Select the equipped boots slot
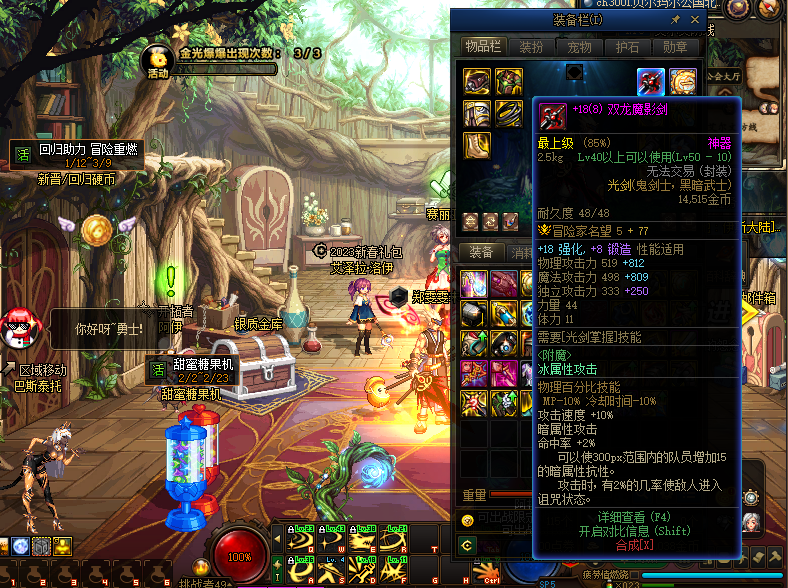Viewport: 788px width, 588px height. pos(477,145)
